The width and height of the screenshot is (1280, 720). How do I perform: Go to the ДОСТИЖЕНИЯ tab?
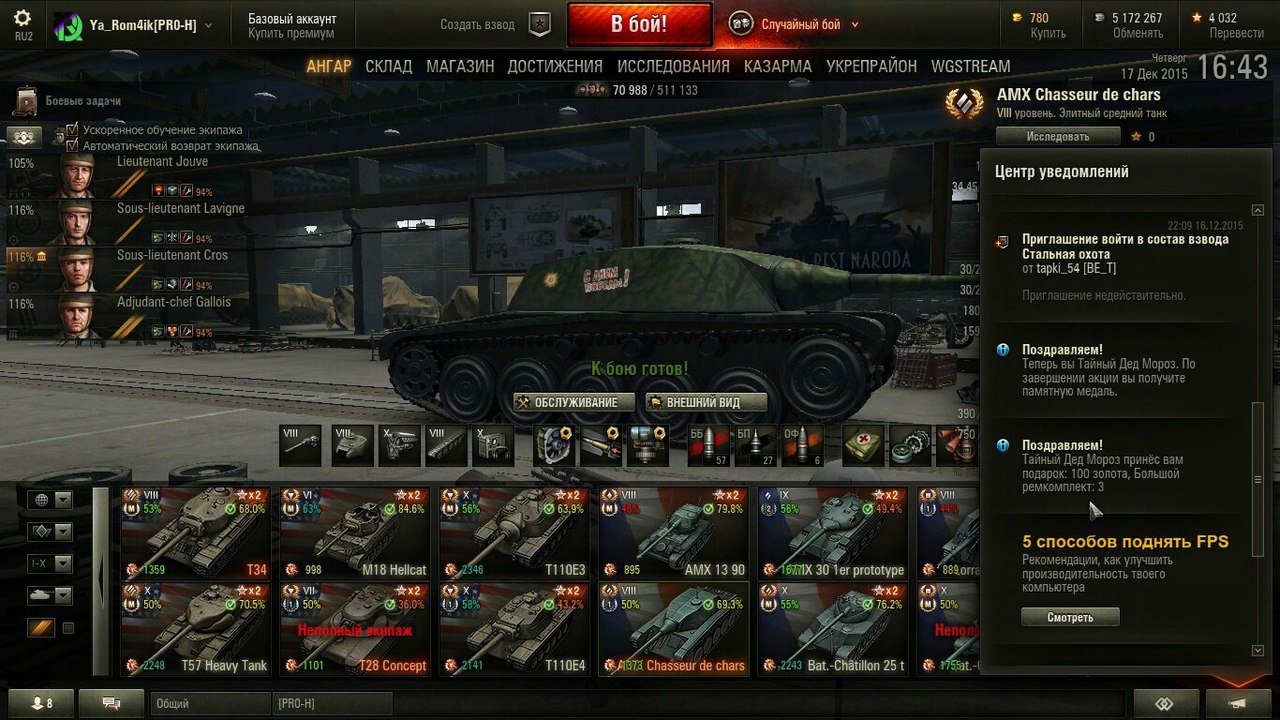point(555,66)
